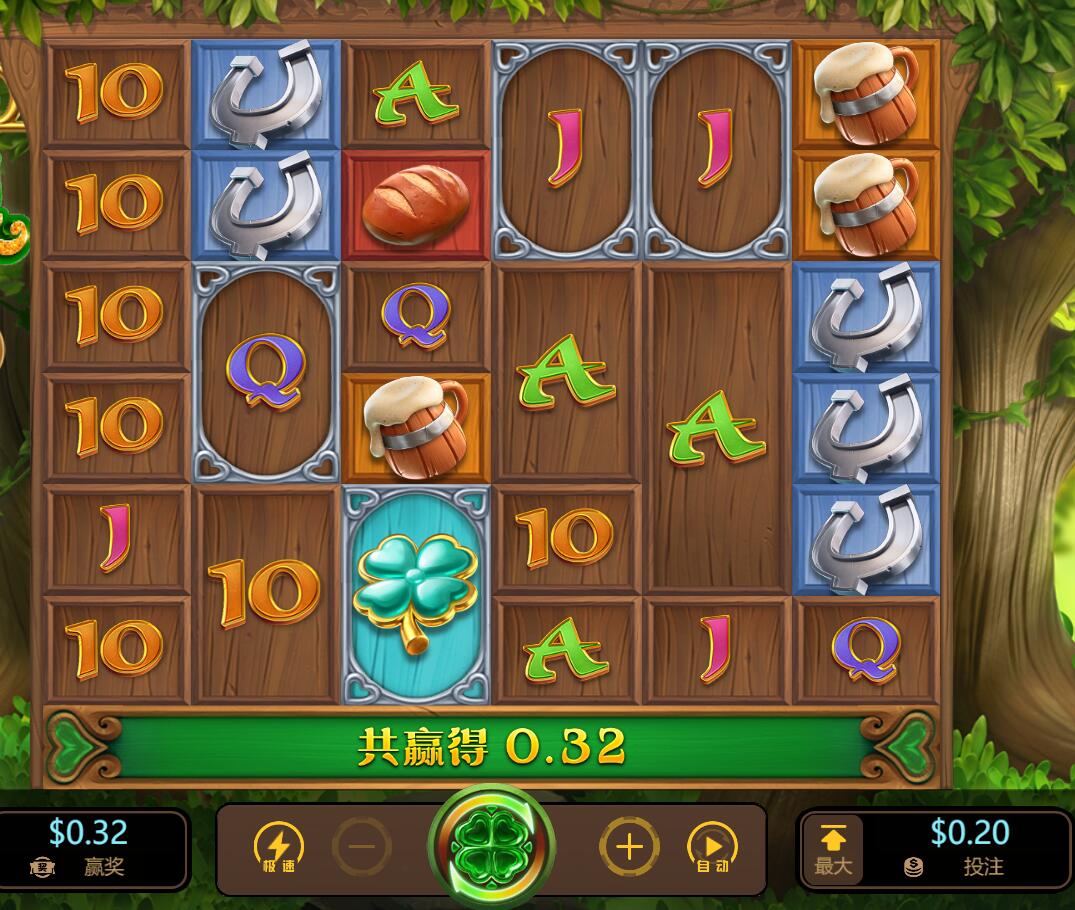Viewport: 1075px width, 910px height.
Task: Set the maximum bet
Action: pyautogui.click(x=833, y=850)
